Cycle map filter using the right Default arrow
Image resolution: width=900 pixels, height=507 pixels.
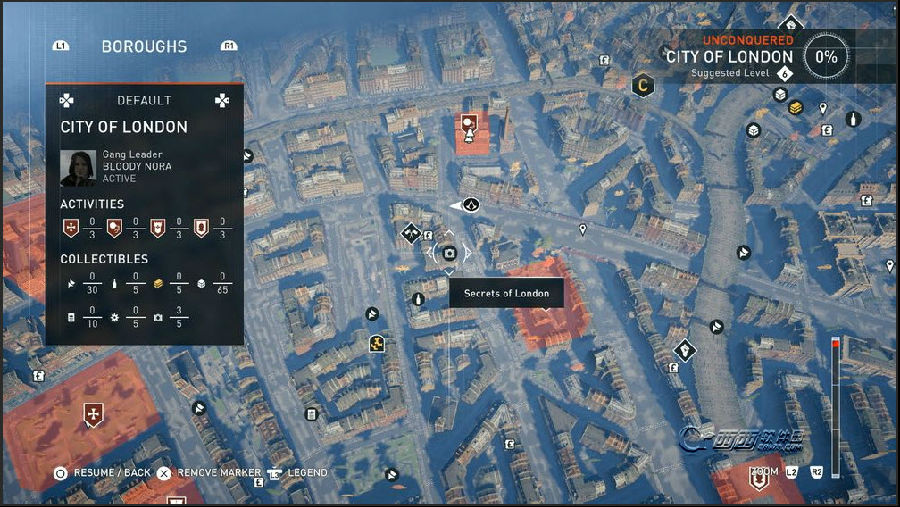pyautogui.click(x=221, y=100)
